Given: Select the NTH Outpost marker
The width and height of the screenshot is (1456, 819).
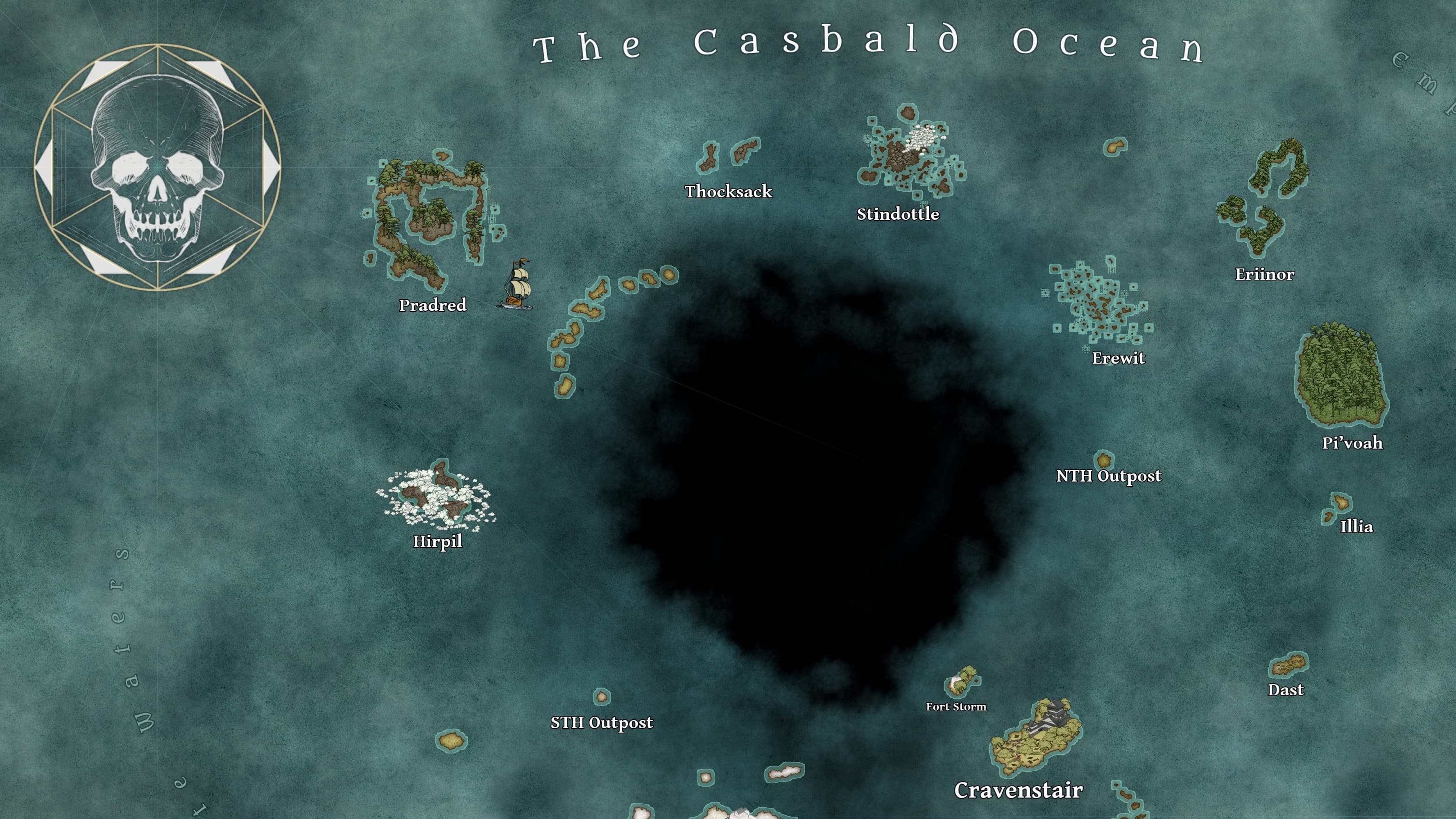Looking at the screenshot, I should coord(1108,476).
